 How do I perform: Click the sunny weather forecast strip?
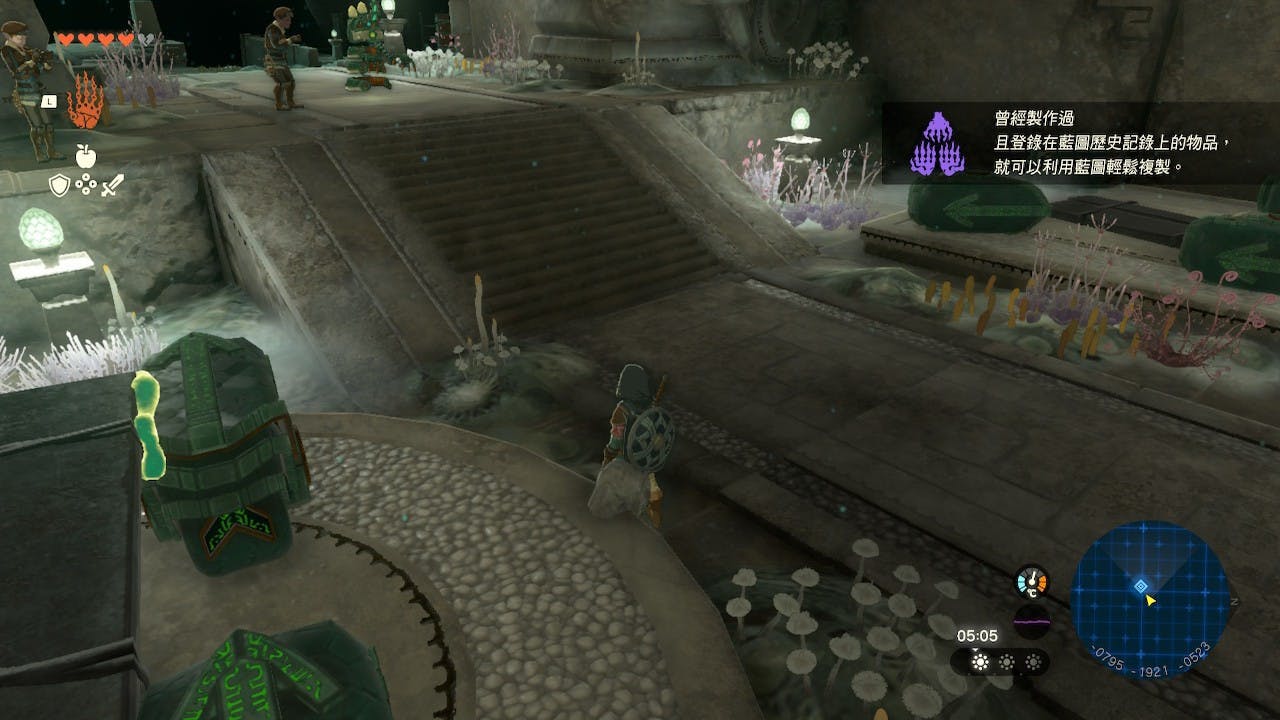[1000, 662]
